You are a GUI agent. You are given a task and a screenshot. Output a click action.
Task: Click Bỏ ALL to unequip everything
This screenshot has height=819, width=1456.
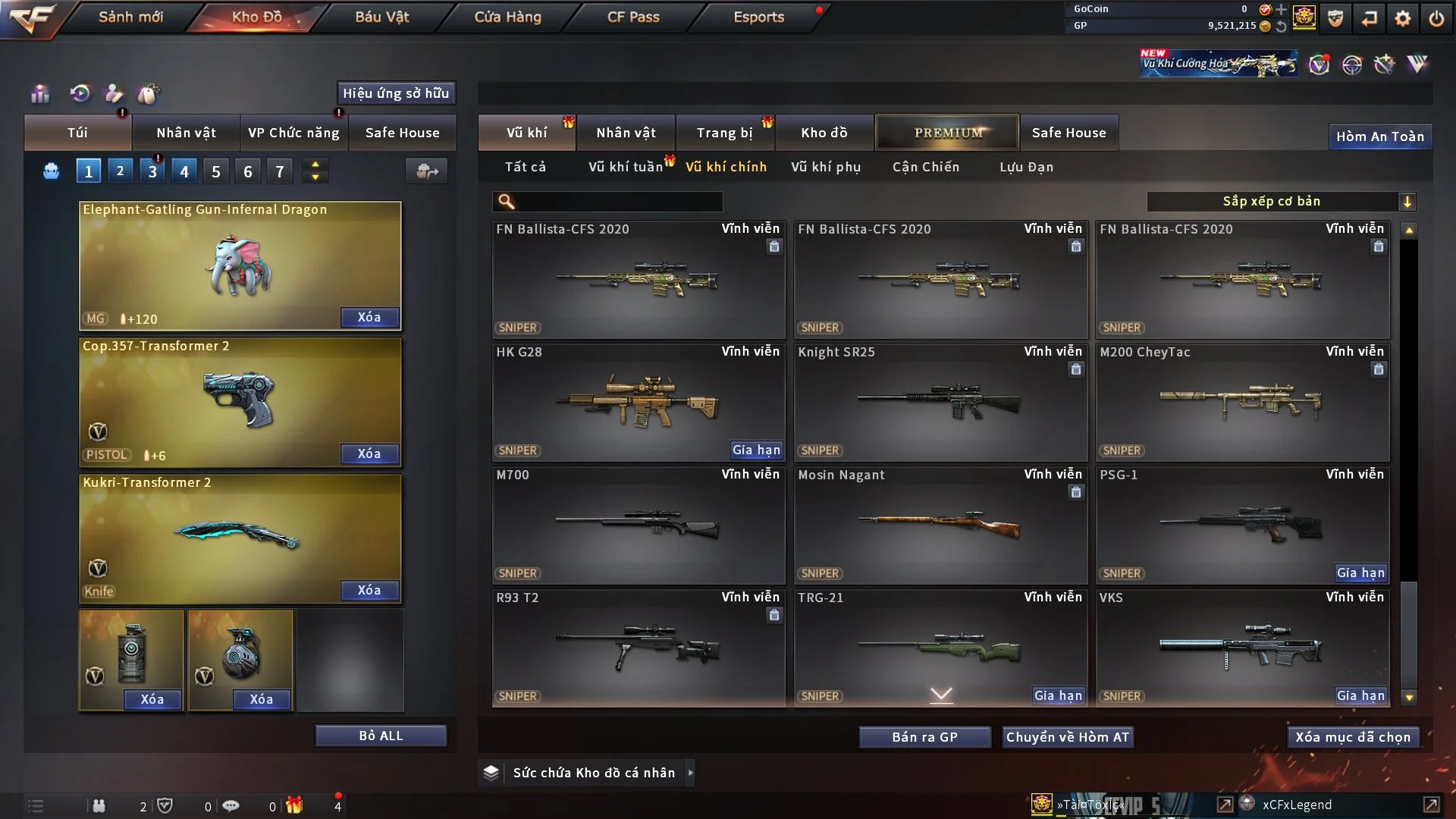[x=381, y=736]
